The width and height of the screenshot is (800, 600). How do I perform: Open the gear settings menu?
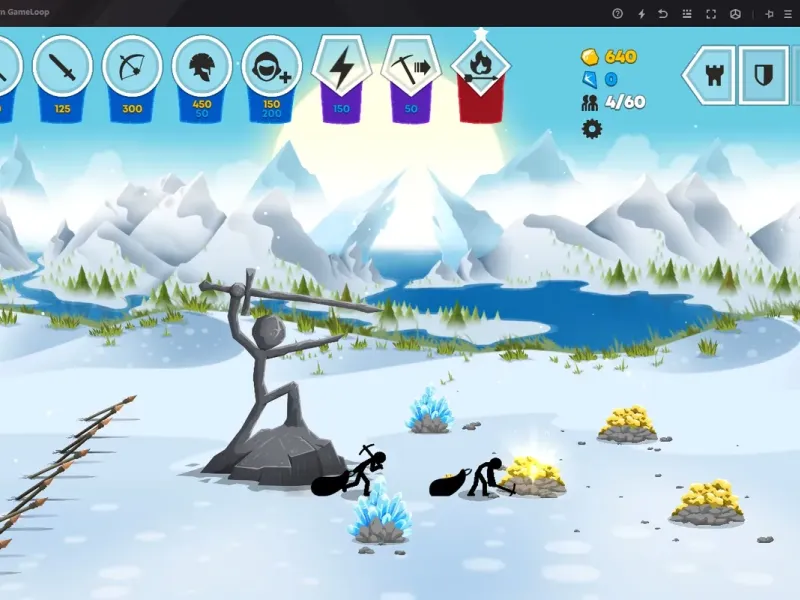pos(592,128)
